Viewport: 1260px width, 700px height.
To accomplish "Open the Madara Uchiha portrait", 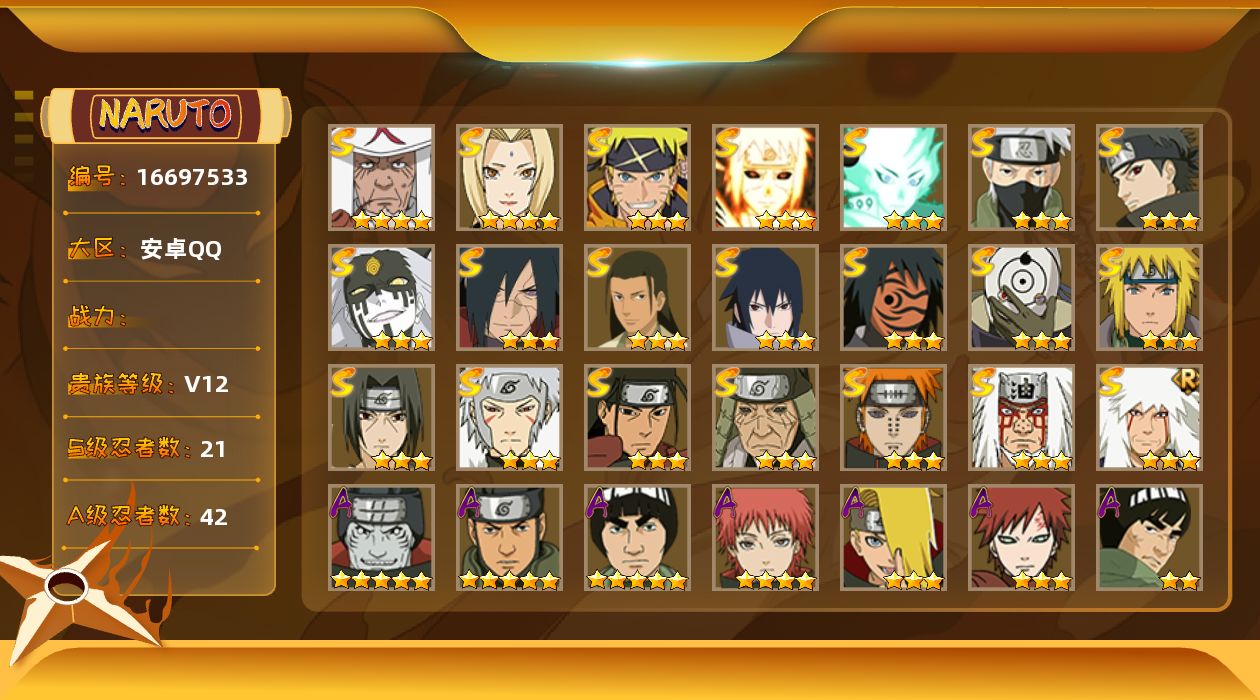I will pyautogui.click(x=509, y=297).
